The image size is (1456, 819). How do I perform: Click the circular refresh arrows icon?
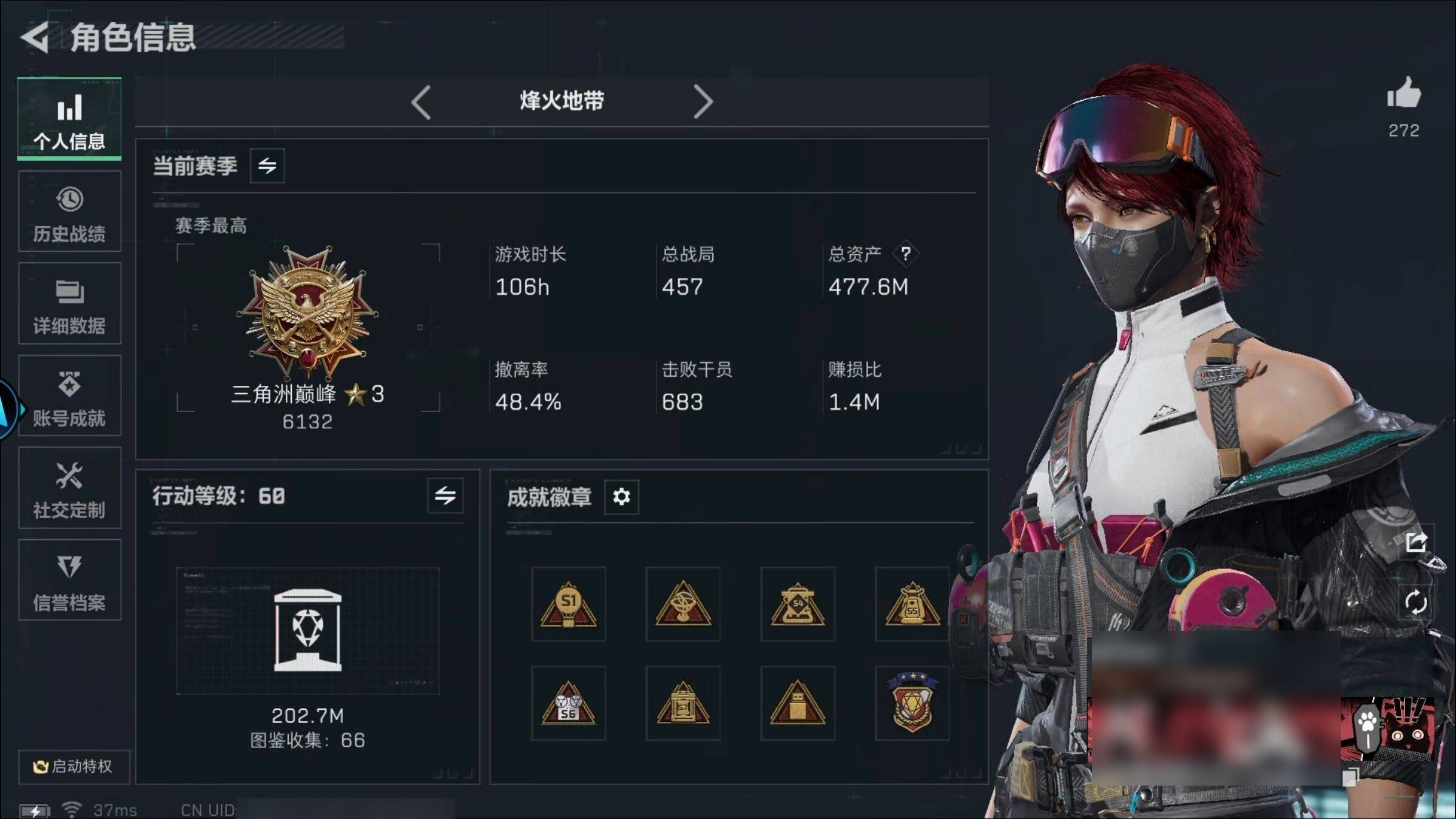tap(1416, 602)
